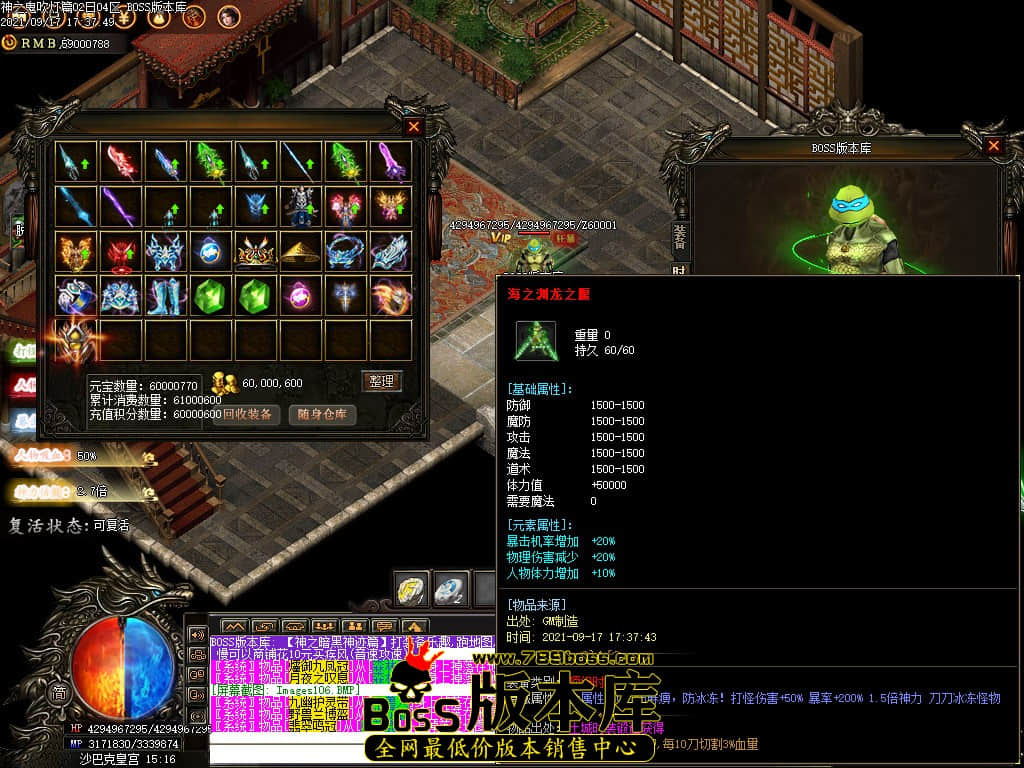Select the red flaming sword item

click(x=122, y=161)
